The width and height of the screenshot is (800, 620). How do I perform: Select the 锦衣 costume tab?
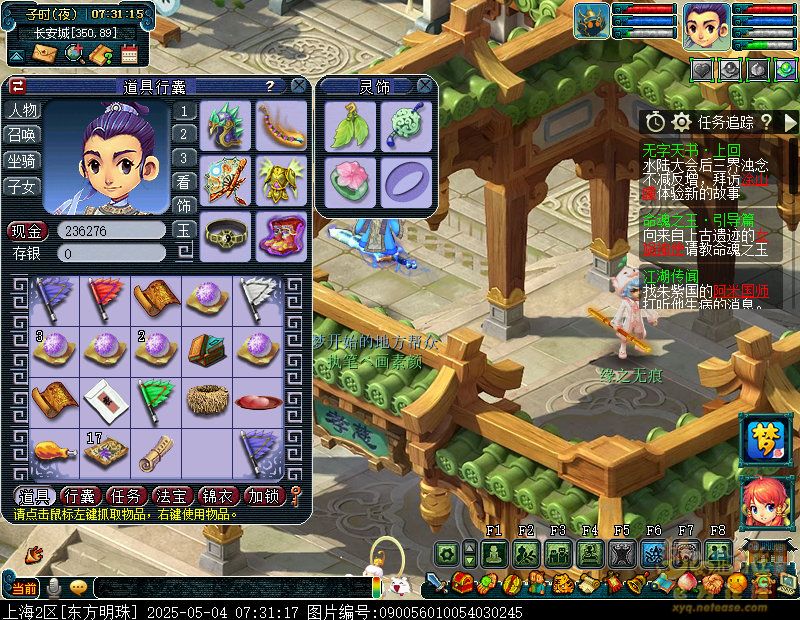click(x=218, y=495)
